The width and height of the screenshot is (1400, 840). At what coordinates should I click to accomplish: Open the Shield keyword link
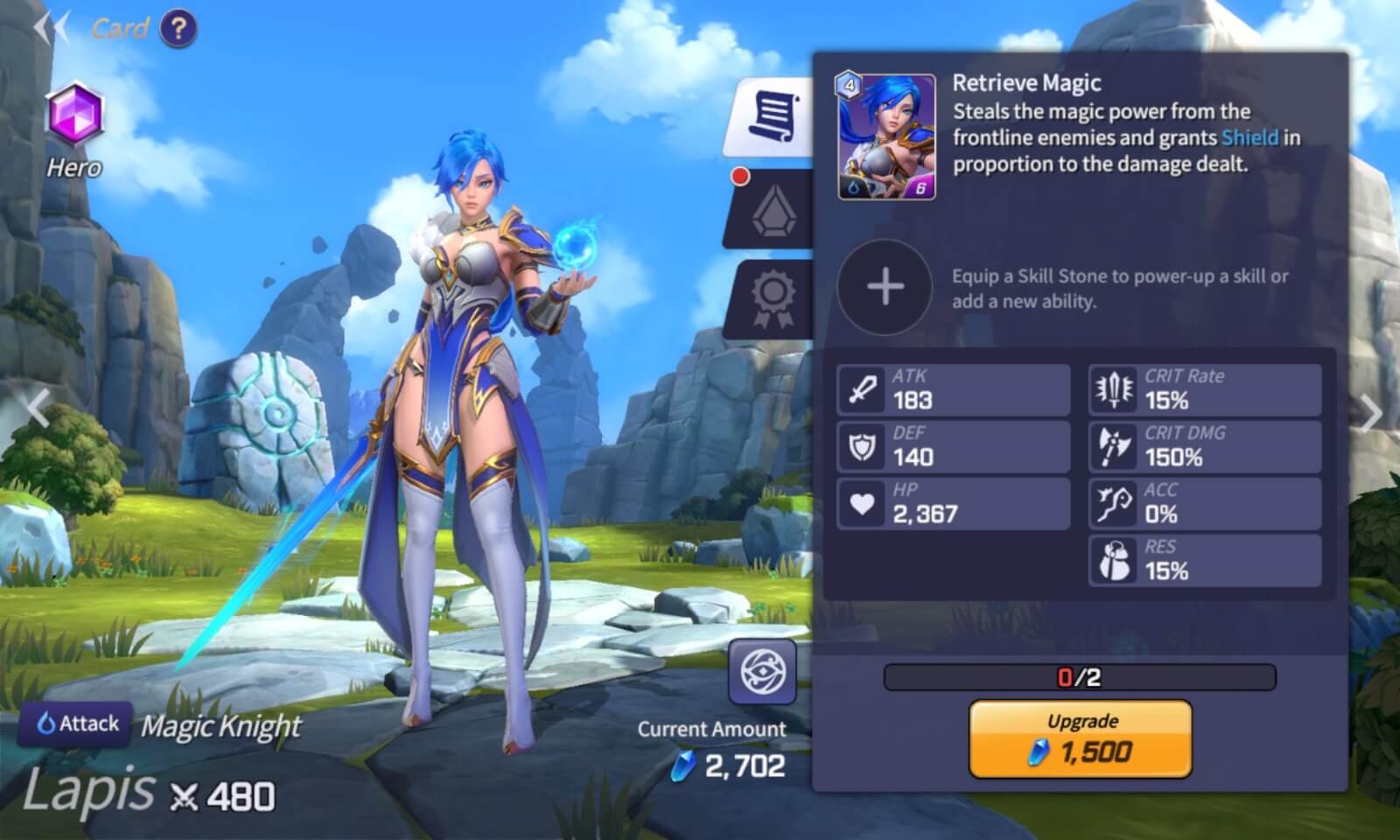(1254, 137)
